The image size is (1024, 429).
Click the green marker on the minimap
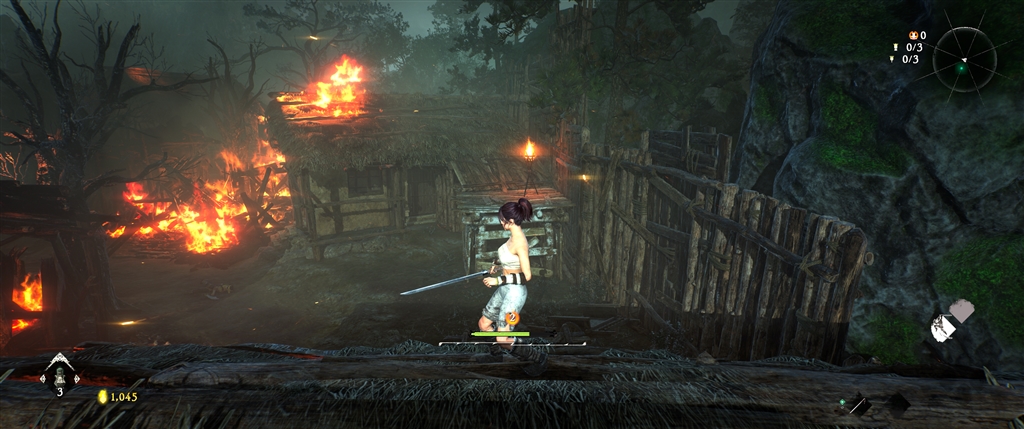click(961, 68)
